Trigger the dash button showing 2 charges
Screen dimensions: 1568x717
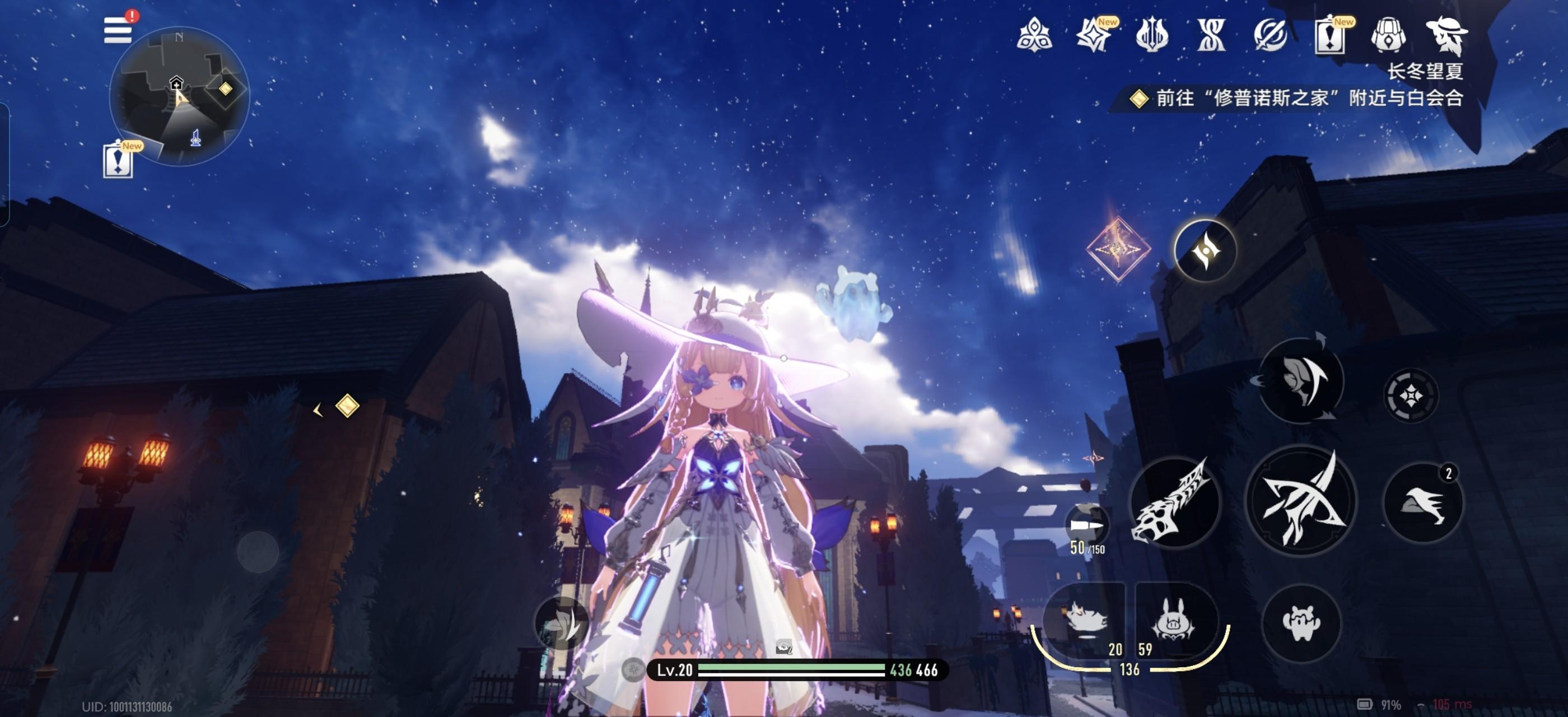click(1423, 503)
